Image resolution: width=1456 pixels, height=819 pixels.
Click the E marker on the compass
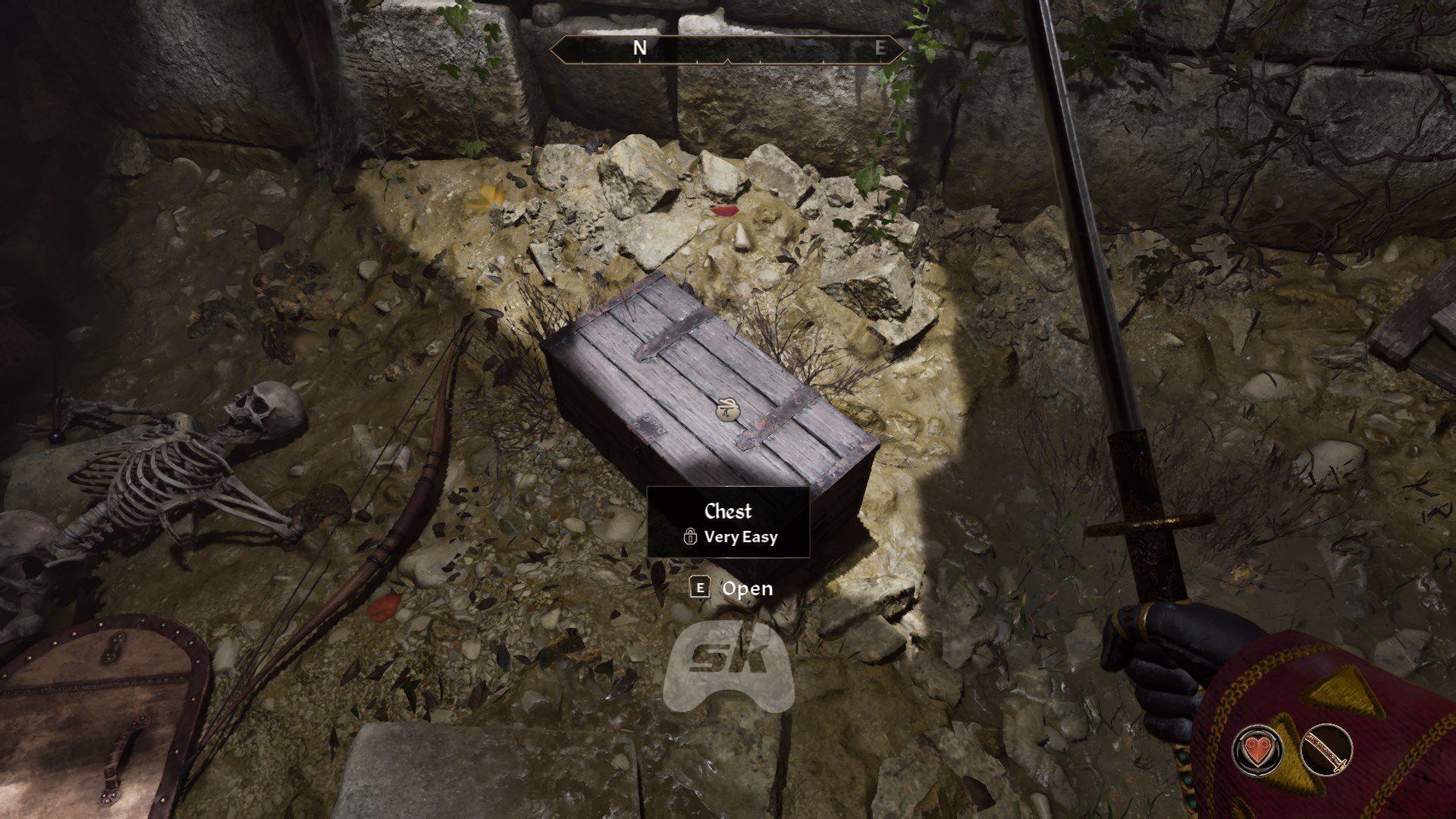coord(879,48)
